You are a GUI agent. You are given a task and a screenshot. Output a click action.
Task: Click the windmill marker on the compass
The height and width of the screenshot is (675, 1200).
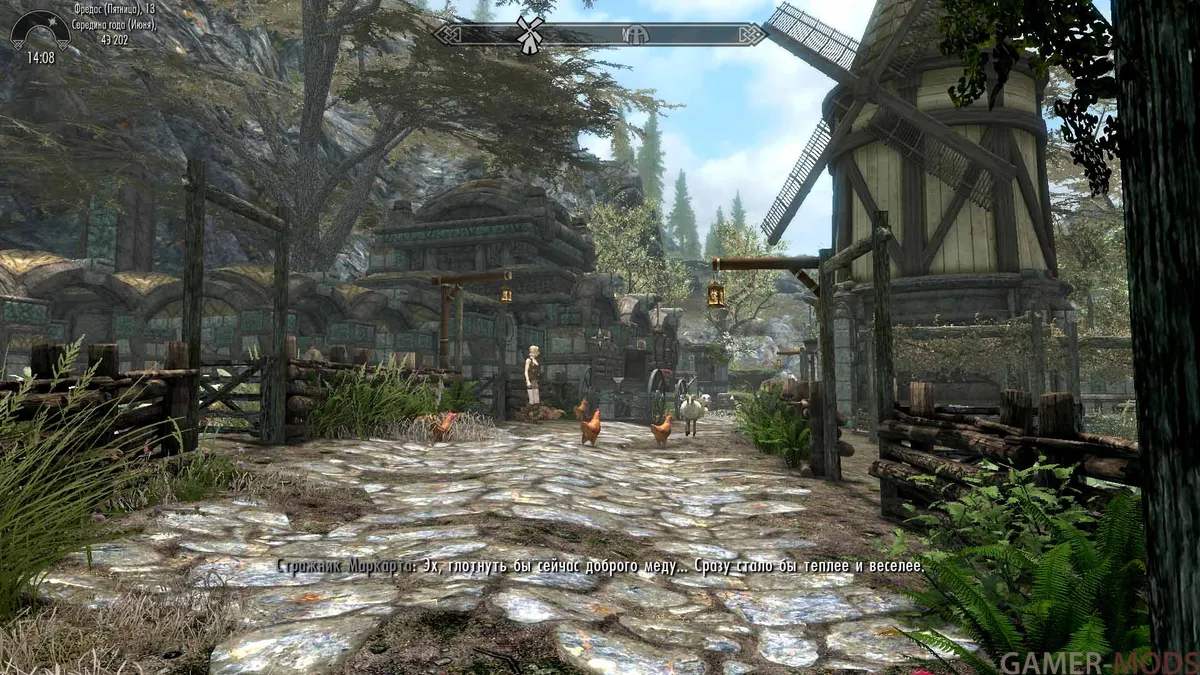pos(530,33)
